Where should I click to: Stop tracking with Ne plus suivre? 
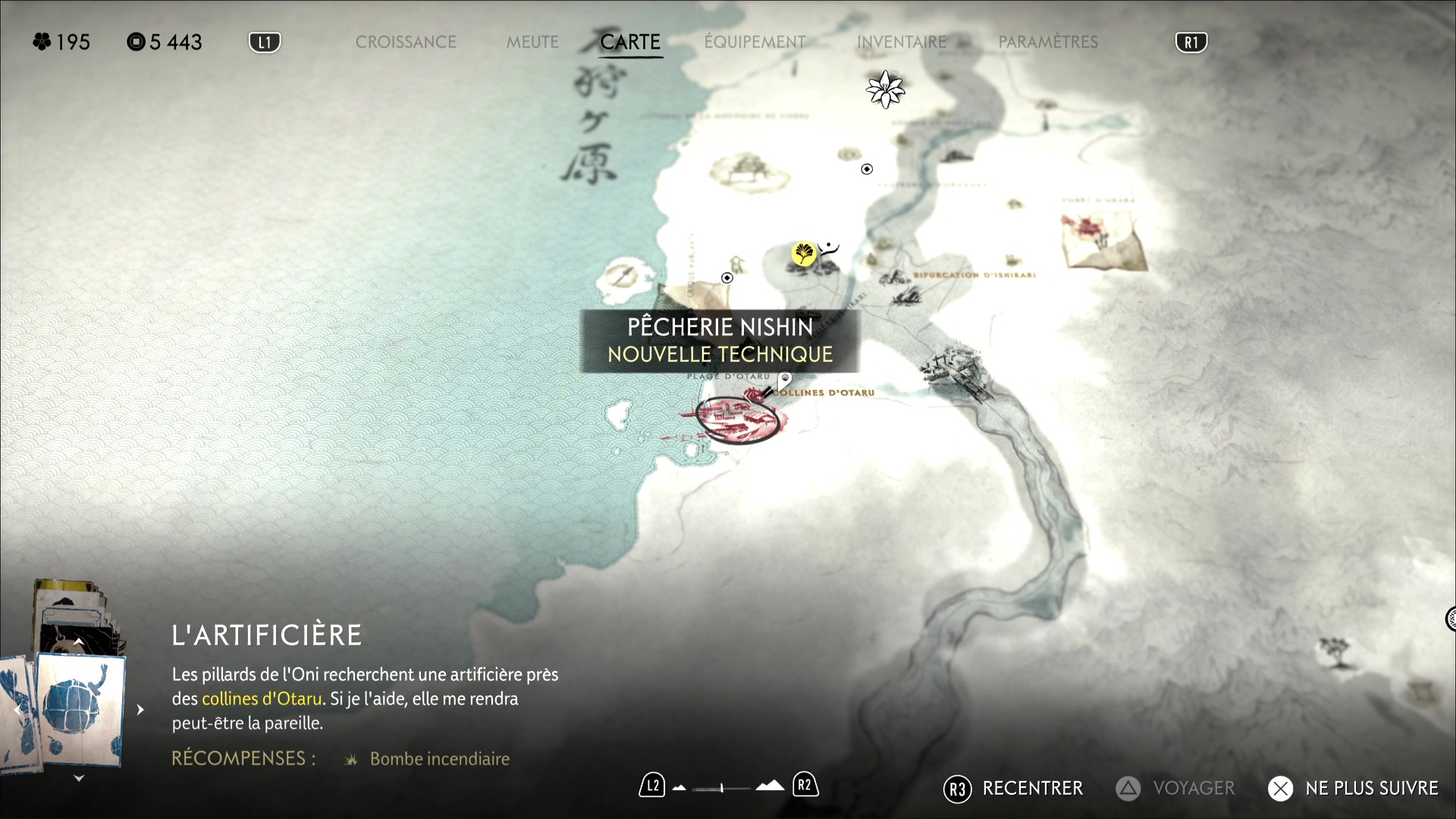[x=1354, y=789]
